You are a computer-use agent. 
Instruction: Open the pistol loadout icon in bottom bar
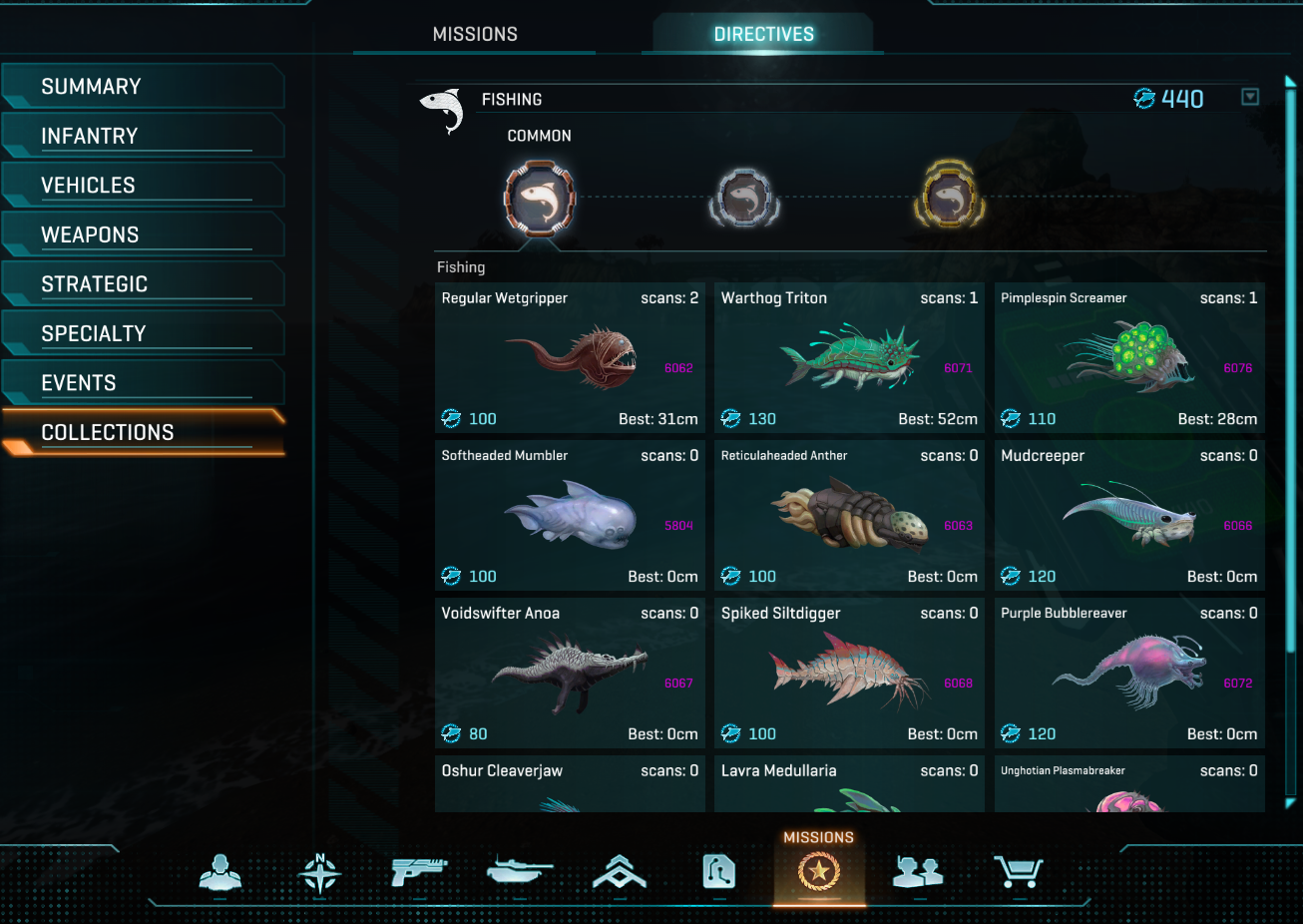(419, 873)
